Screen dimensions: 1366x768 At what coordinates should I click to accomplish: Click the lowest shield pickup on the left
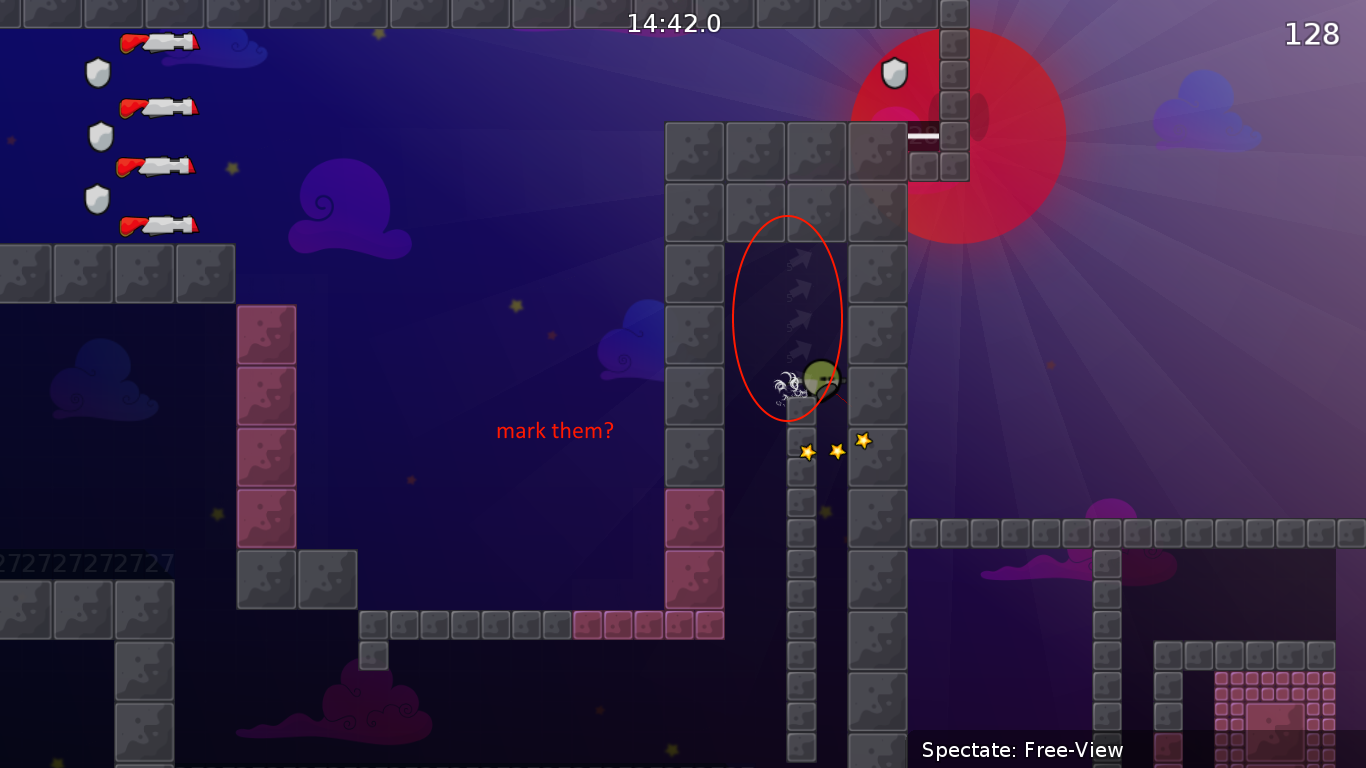[97, 200]
